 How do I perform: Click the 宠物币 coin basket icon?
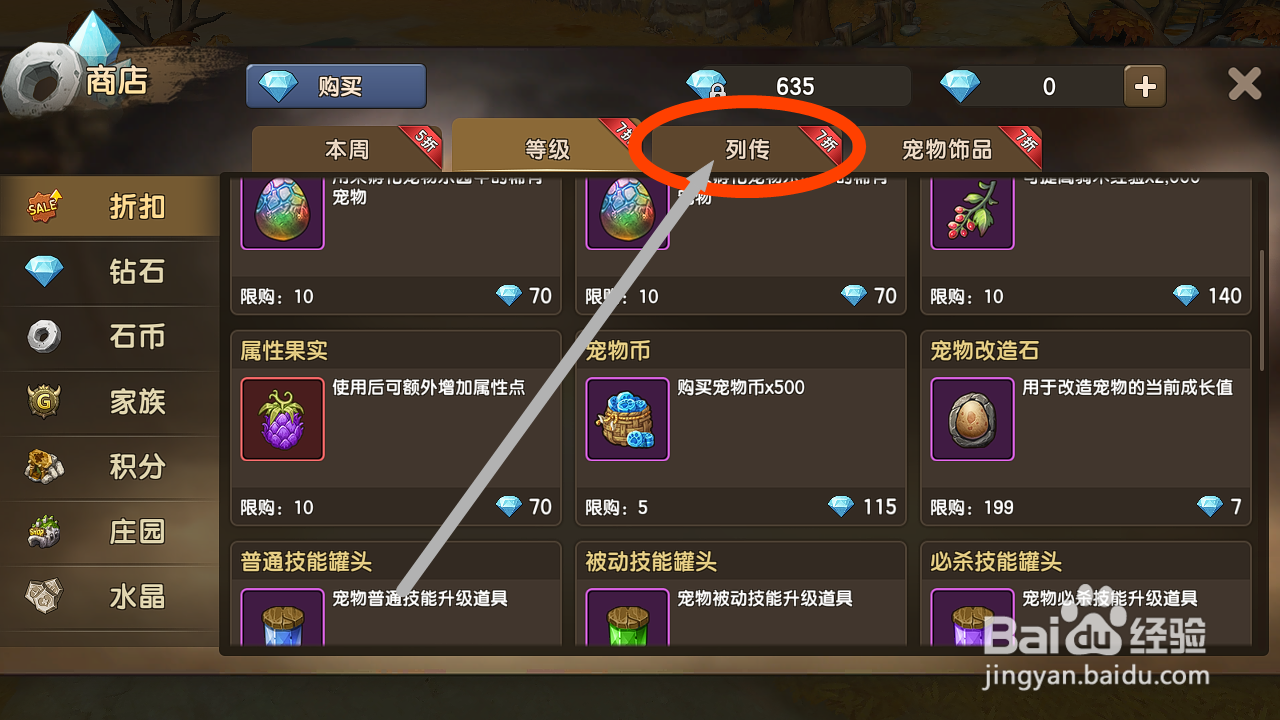(627, 420)
